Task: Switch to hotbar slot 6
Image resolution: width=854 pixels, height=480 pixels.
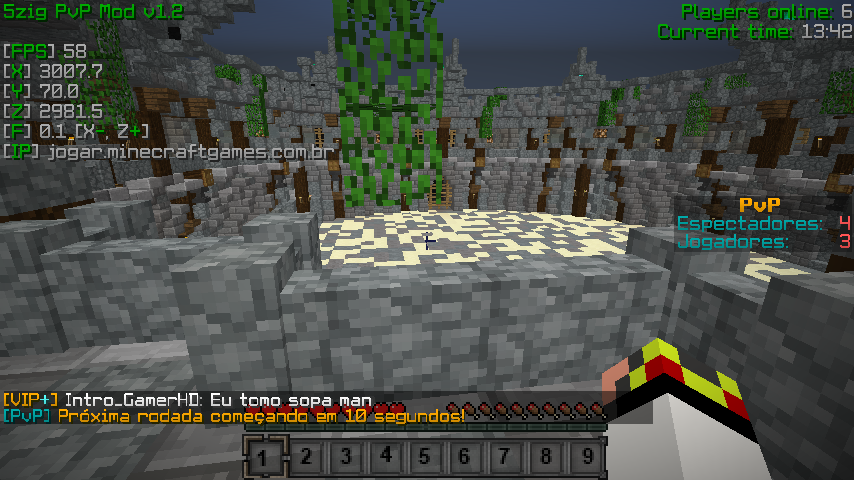Action: point(466,458)
